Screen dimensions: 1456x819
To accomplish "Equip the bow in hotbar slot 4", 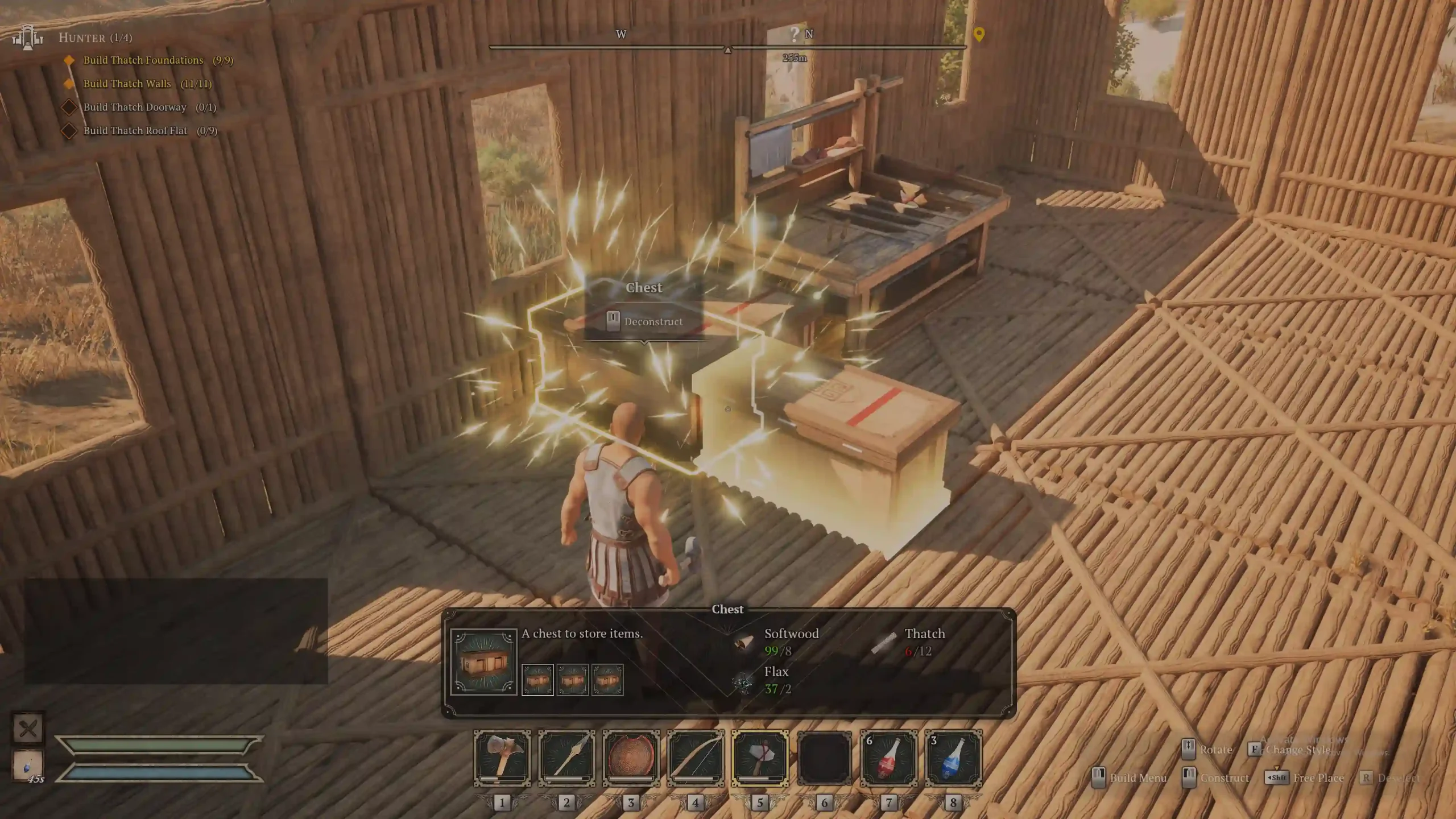I will [696, 758].
